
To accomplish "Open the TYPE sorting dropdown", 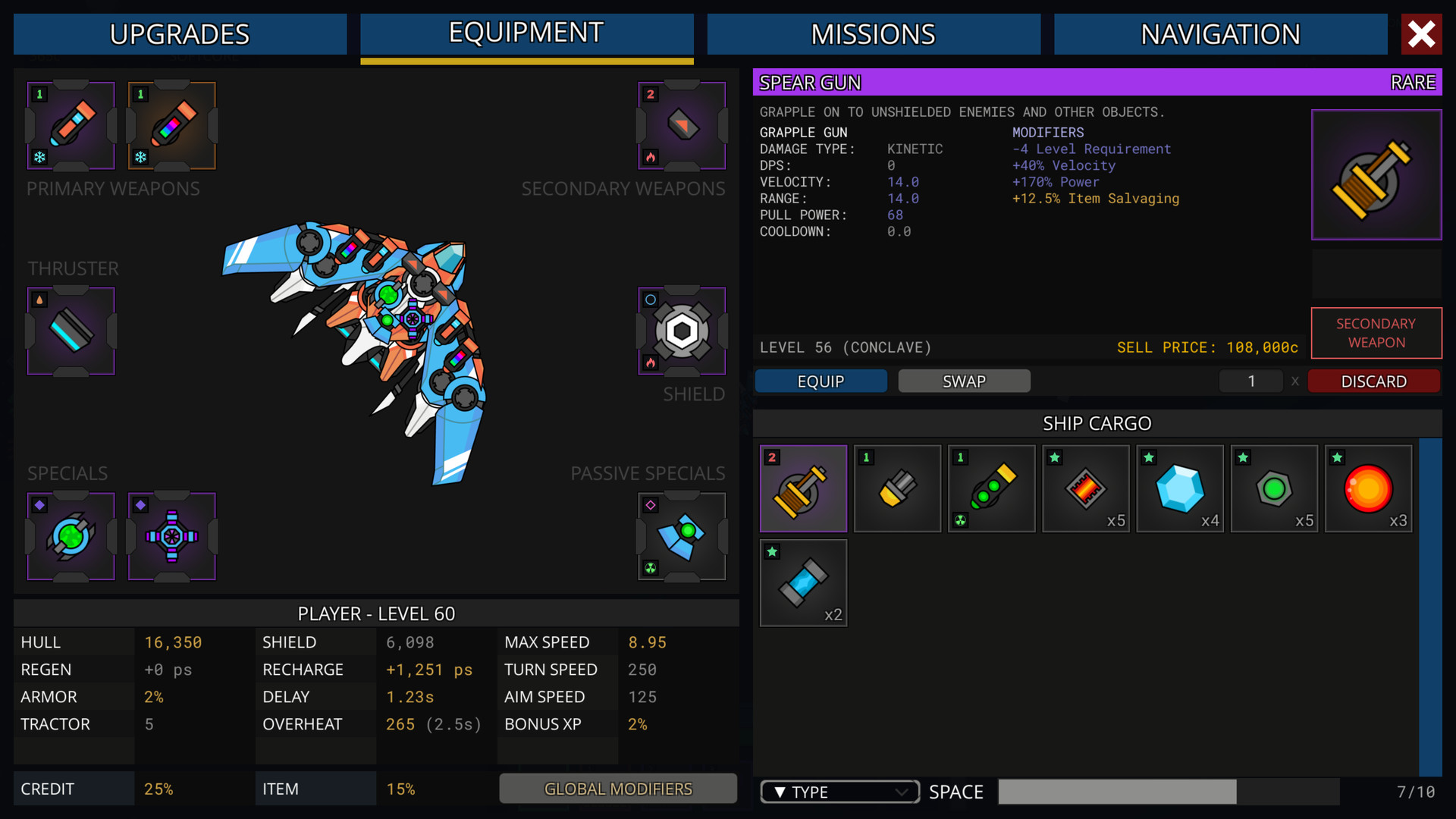I will pos(838,791).
